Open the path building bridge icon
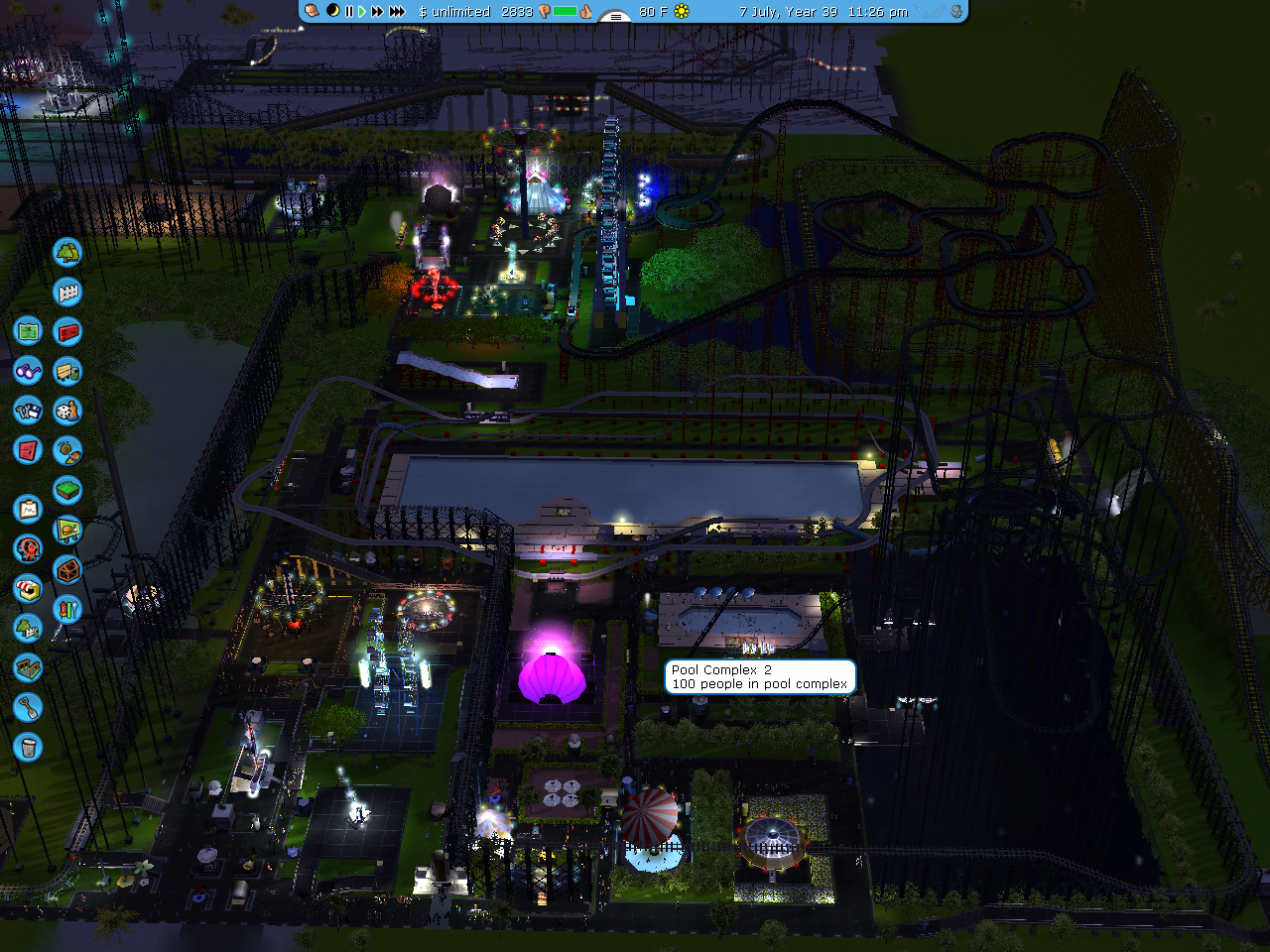This screenshot has width=1270, height=952. (x=28, y=667)
